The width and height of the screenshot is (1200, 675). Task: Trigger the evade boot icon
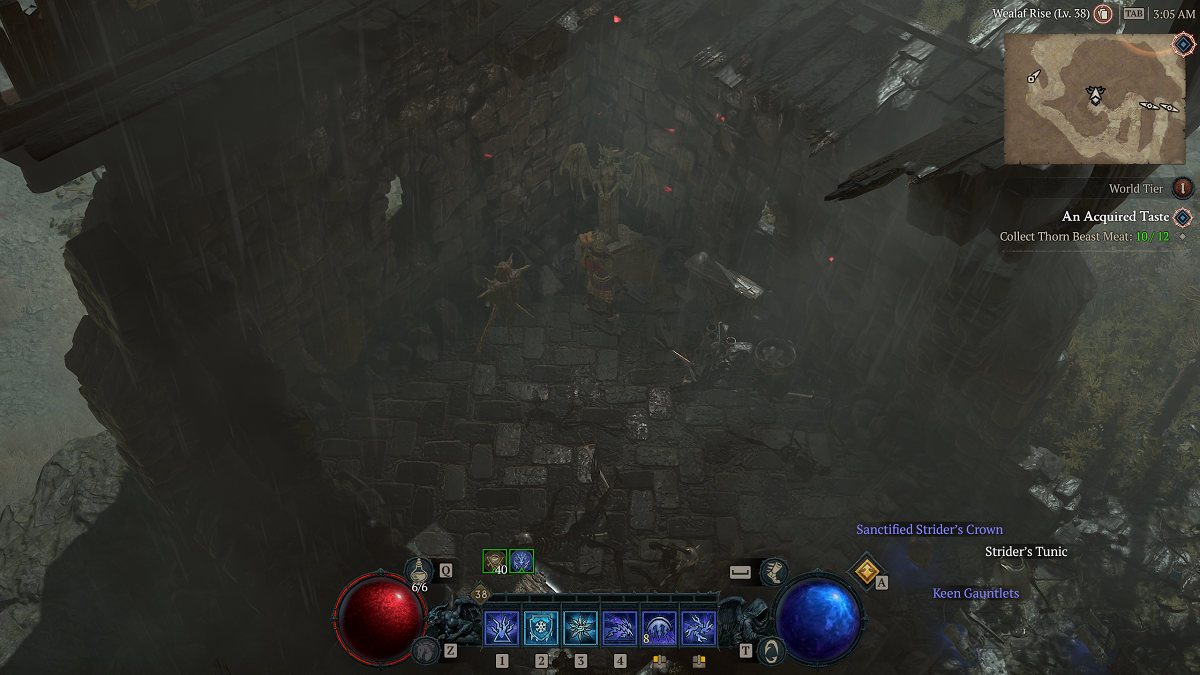773,572
